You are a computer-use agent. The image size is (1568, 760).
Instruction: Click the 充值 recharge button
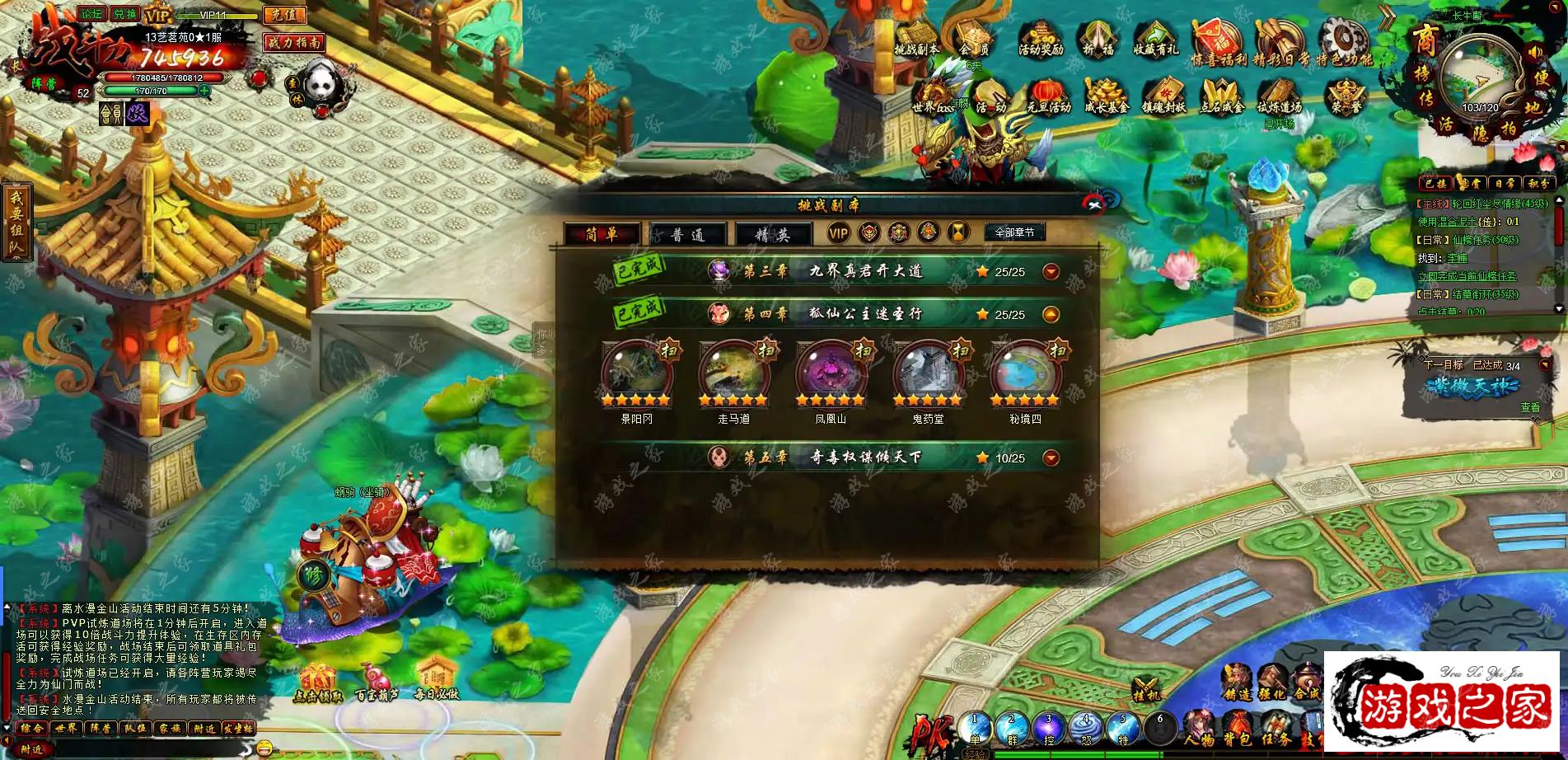[x=283, y=15]
